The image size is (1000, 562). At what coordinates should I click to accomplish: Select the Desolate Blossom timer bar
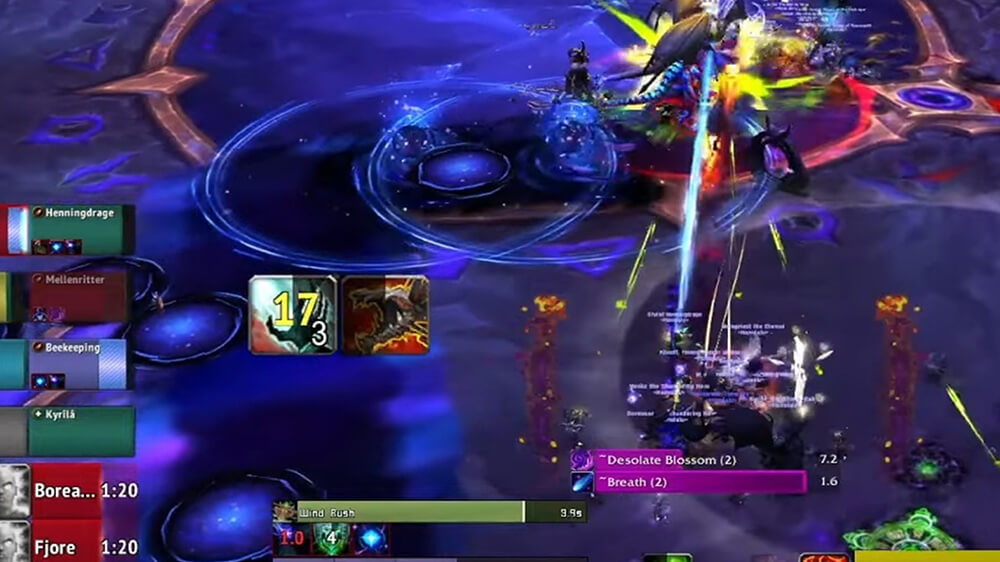click(700, 460)
